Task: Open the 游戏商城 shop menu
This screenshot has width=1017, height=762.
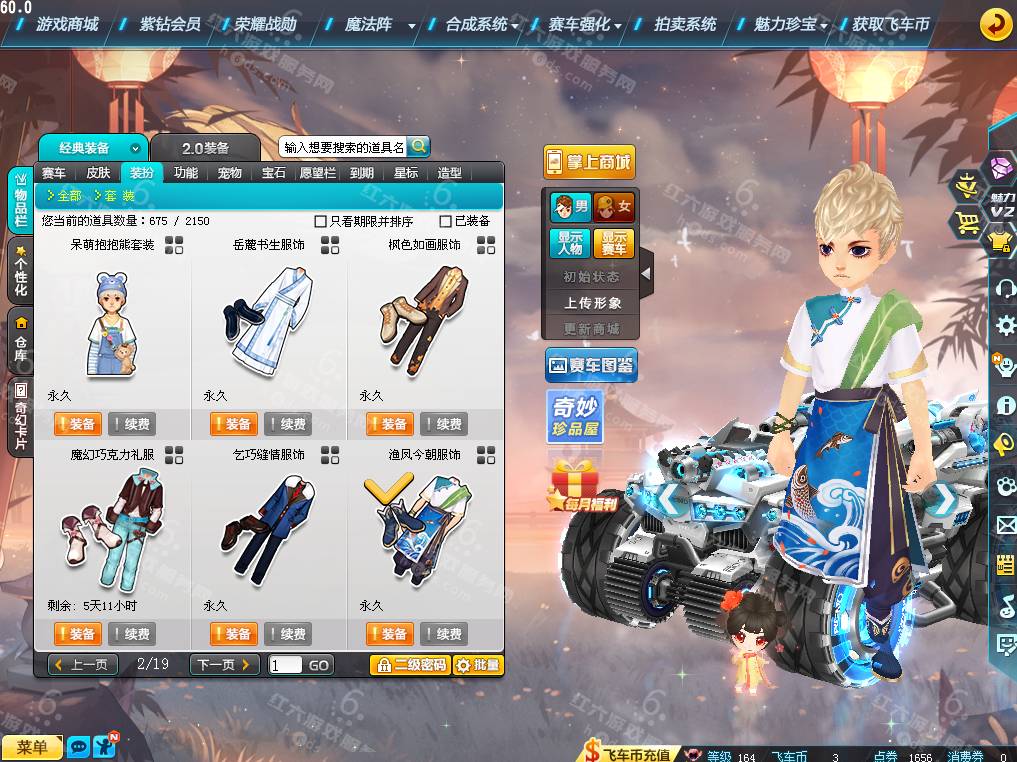Action: [66, 24]
